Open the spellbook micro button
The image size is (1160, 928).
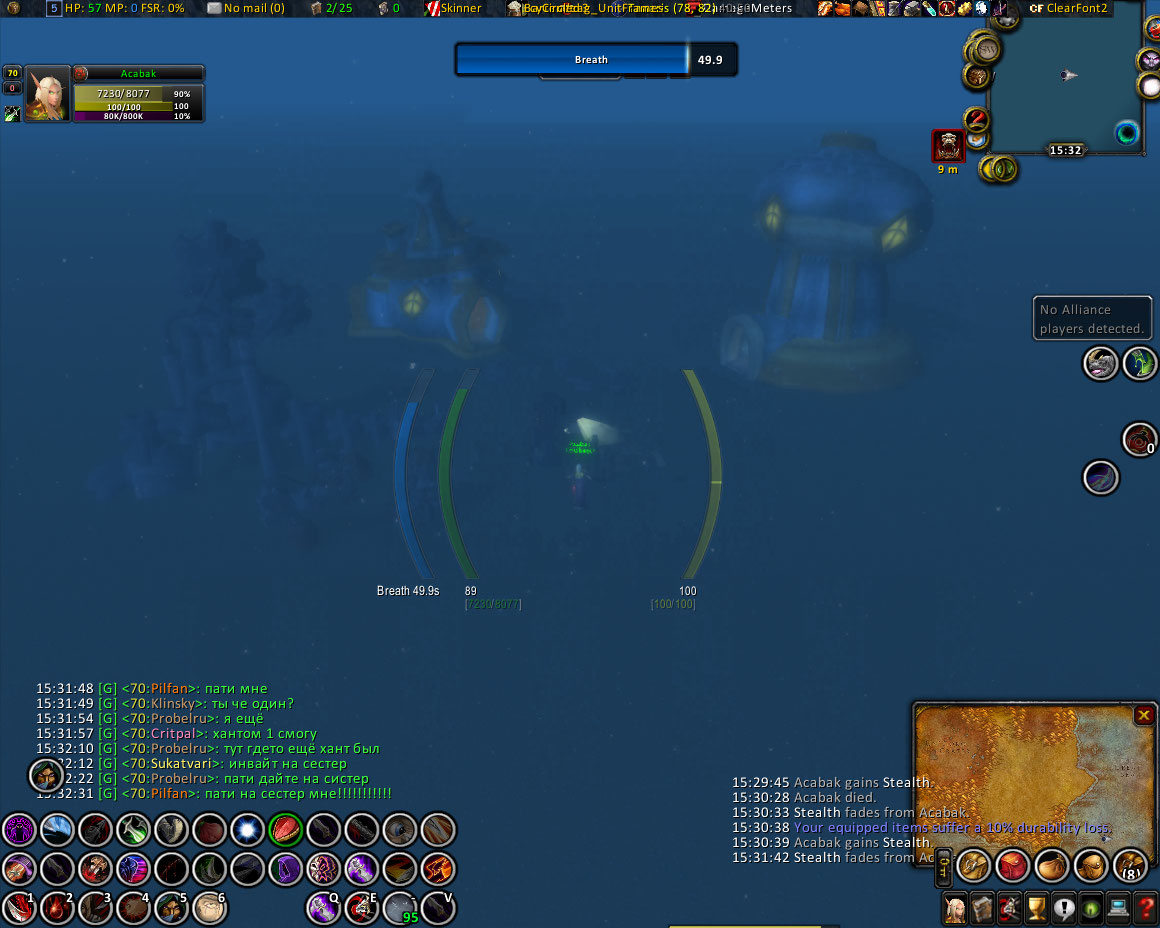[983, 908]
